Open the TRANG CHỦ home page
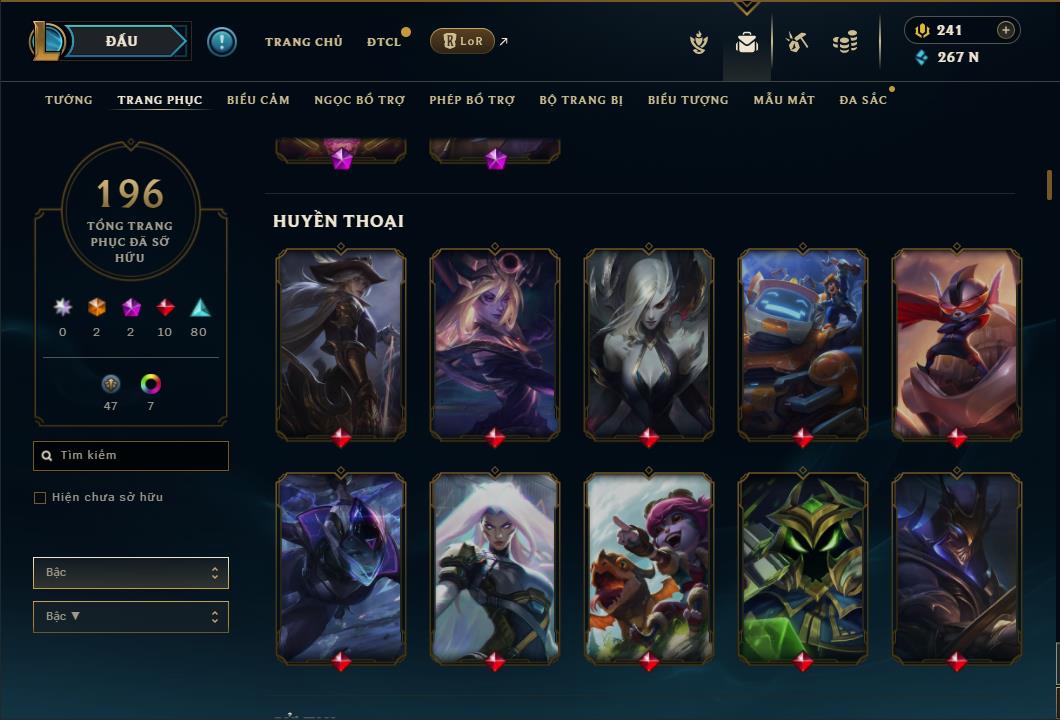1060x720 pixels. [303, 42]
